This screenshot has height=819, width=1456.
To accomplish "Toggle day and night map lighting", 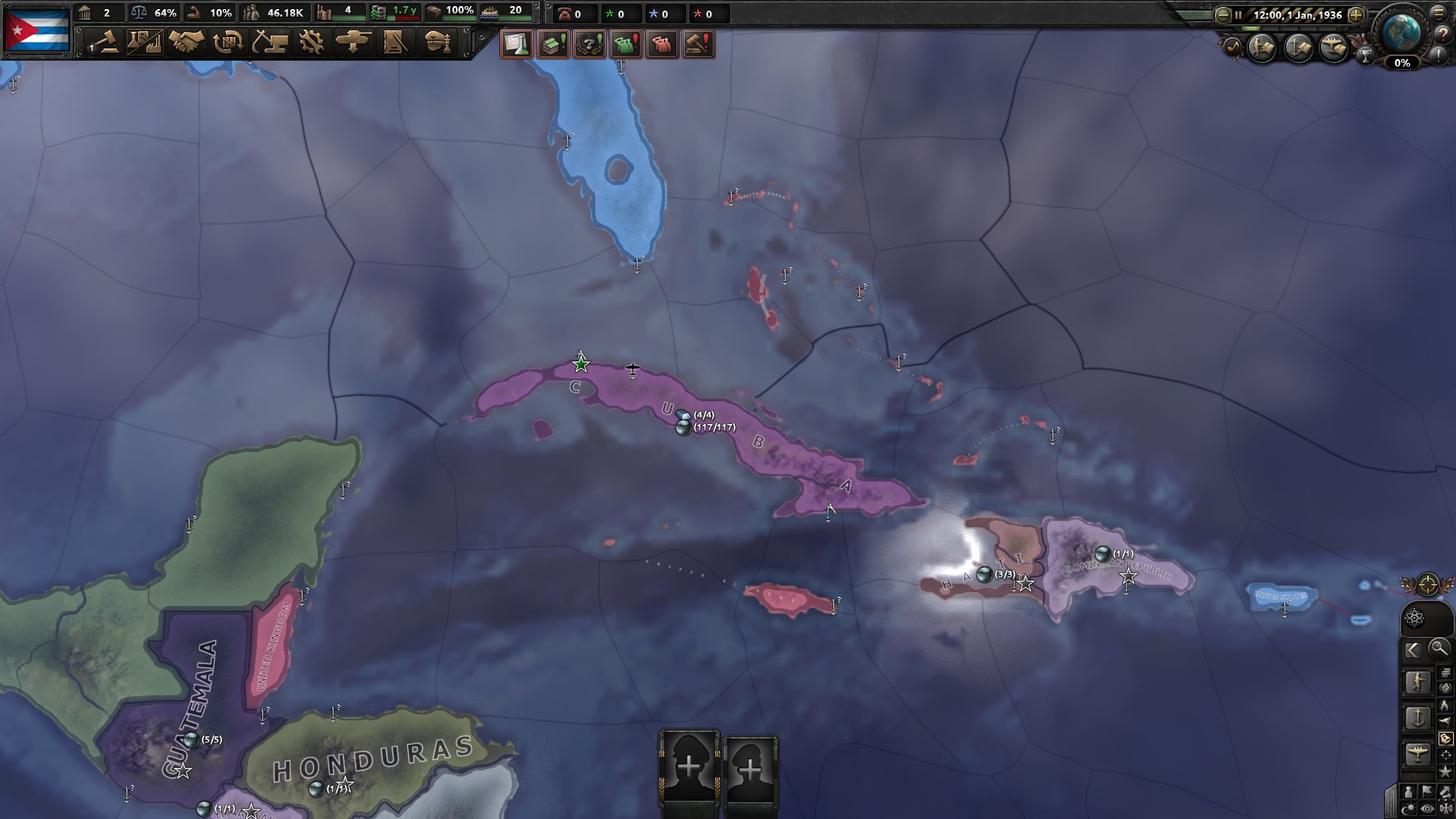I will 1407,810.
